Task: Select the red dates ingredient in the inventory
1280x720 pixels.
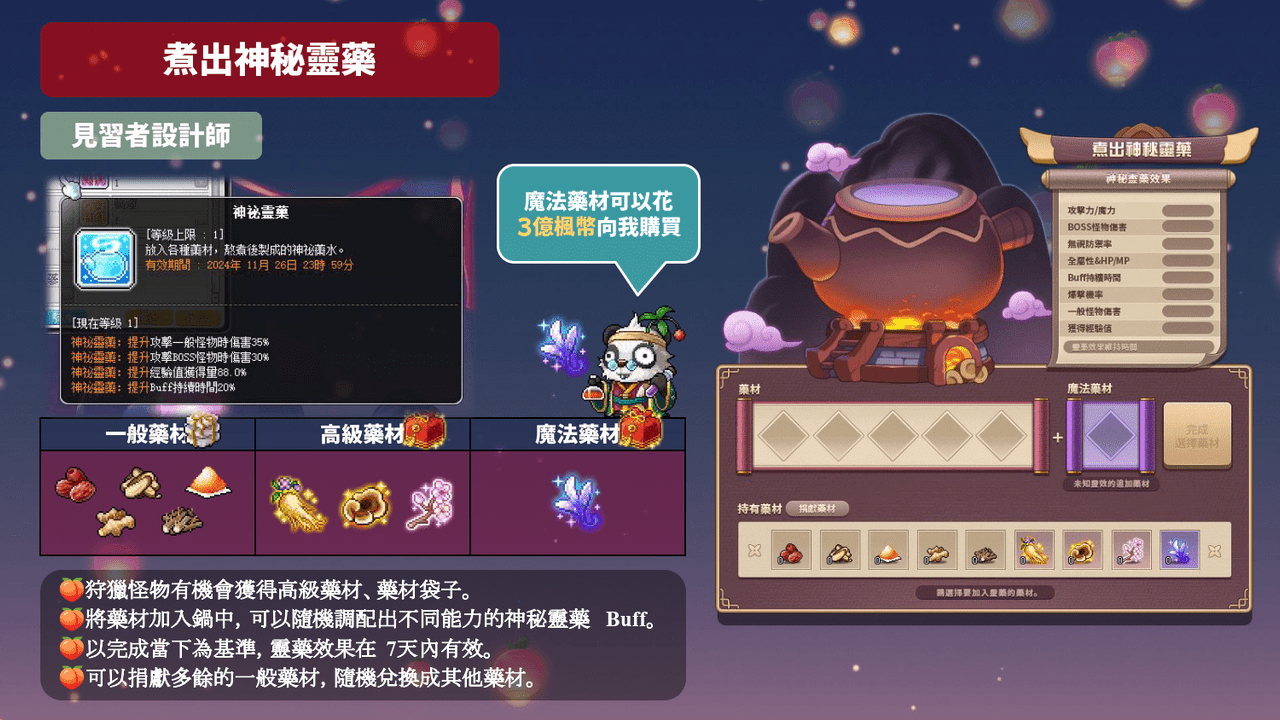Action: click(793, 550)
